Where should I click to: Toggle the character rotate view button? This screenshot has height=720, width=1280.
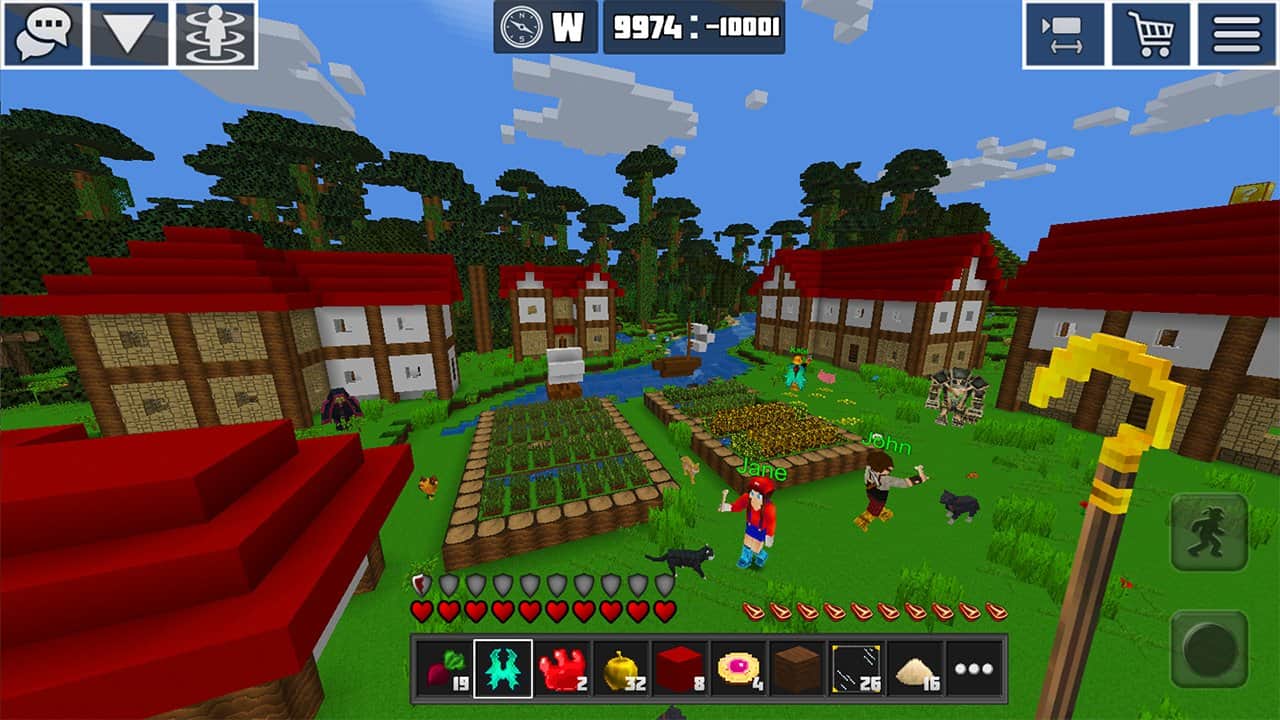215,34
